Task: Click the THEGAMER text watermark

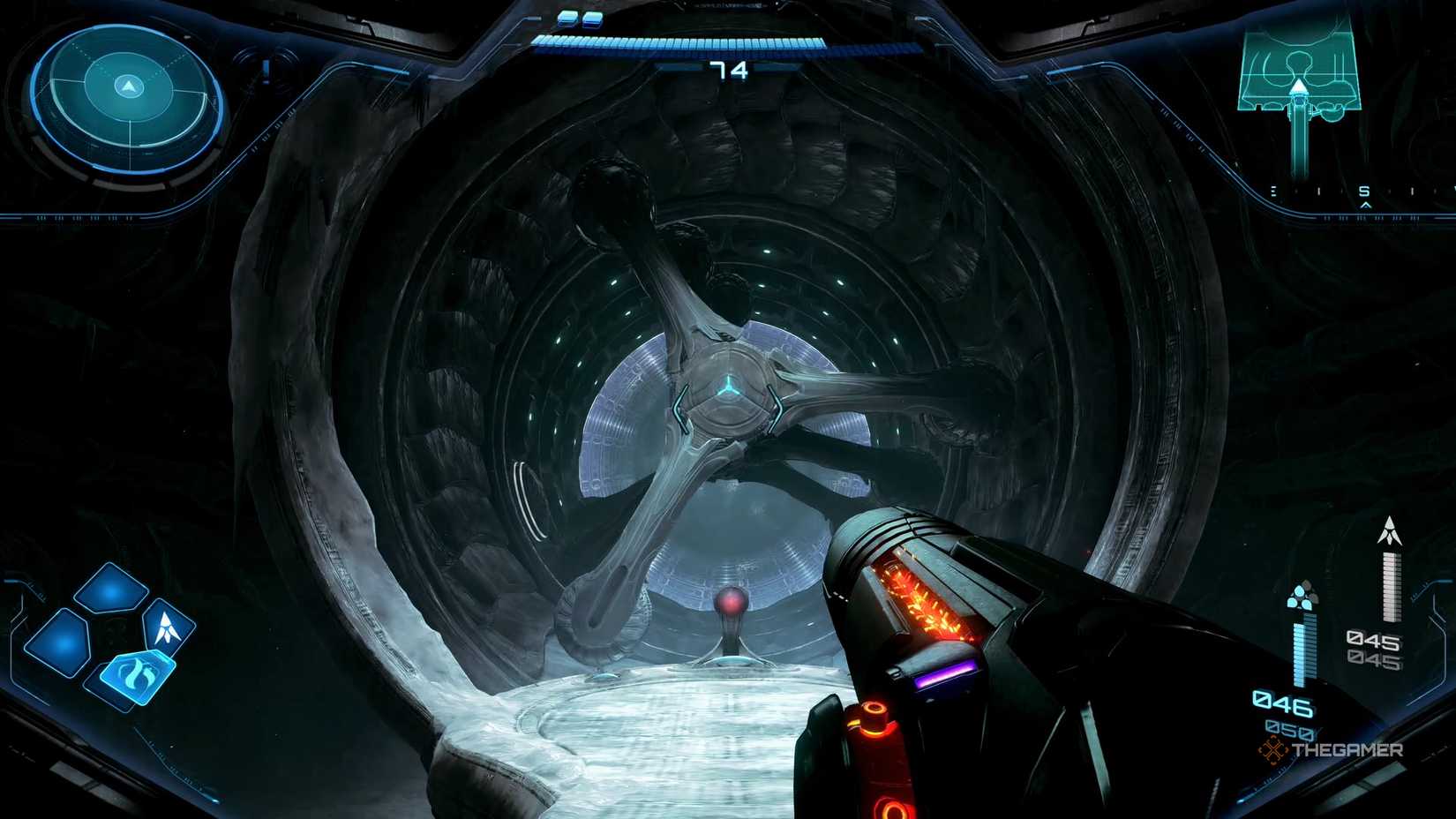Action: pyautogui.click(x=1348, y=748)
